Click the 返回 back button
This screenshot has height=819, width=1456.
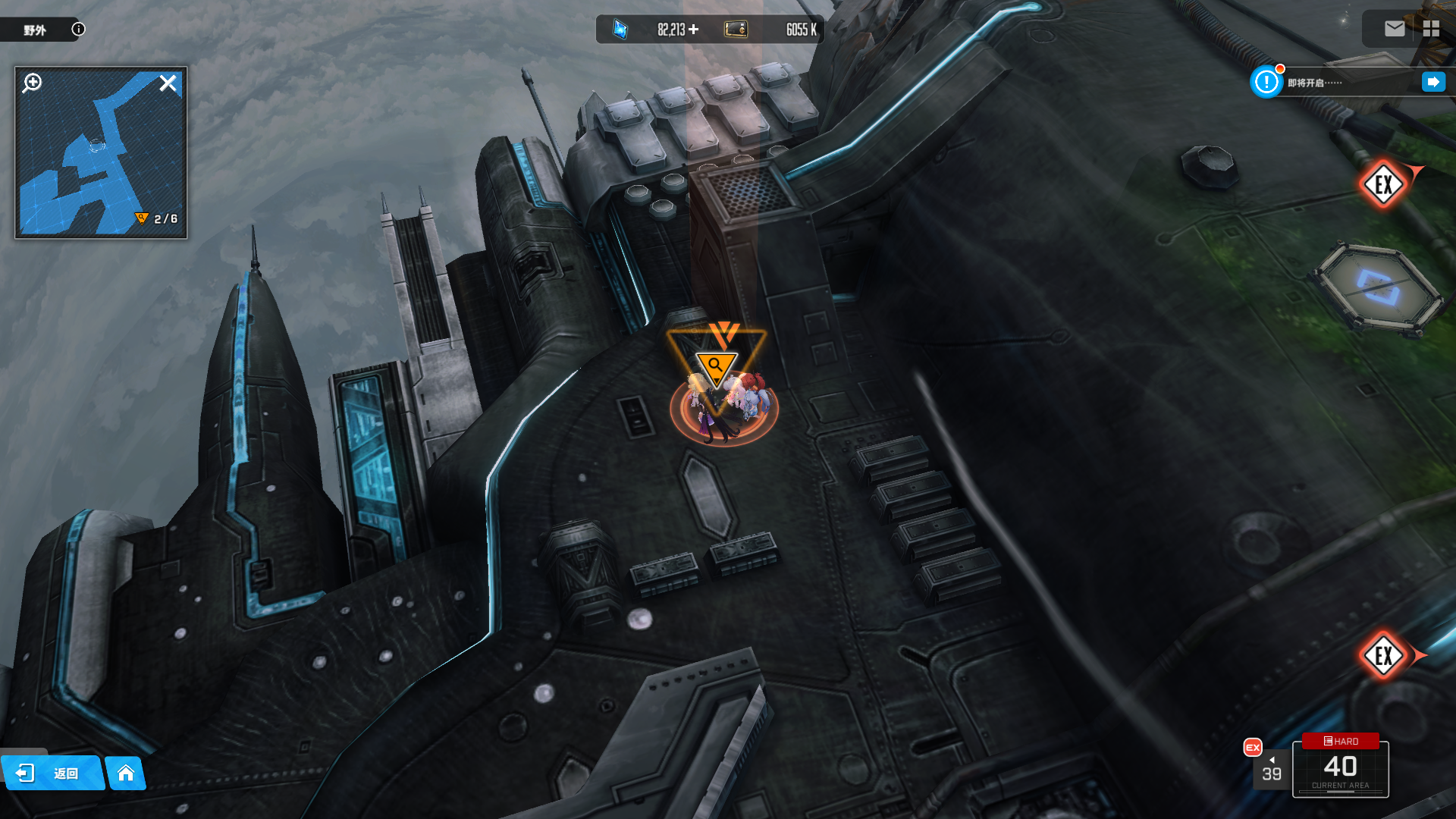click(x=52, y=773)
